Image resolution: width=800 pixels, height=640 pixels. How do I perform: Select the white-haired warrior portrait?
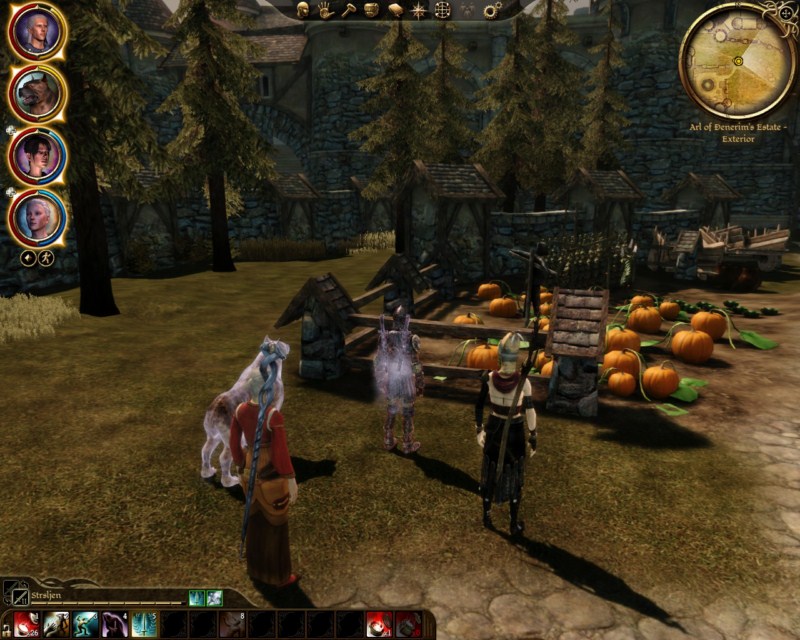(38, 33)
